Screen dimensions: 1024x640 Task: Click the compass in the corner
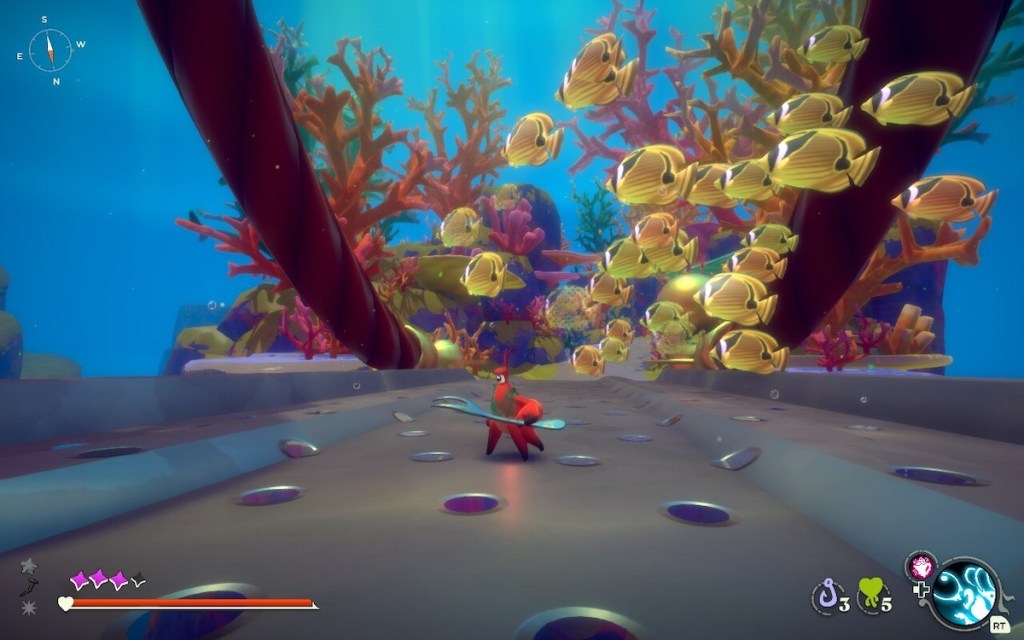click(50, 50)
